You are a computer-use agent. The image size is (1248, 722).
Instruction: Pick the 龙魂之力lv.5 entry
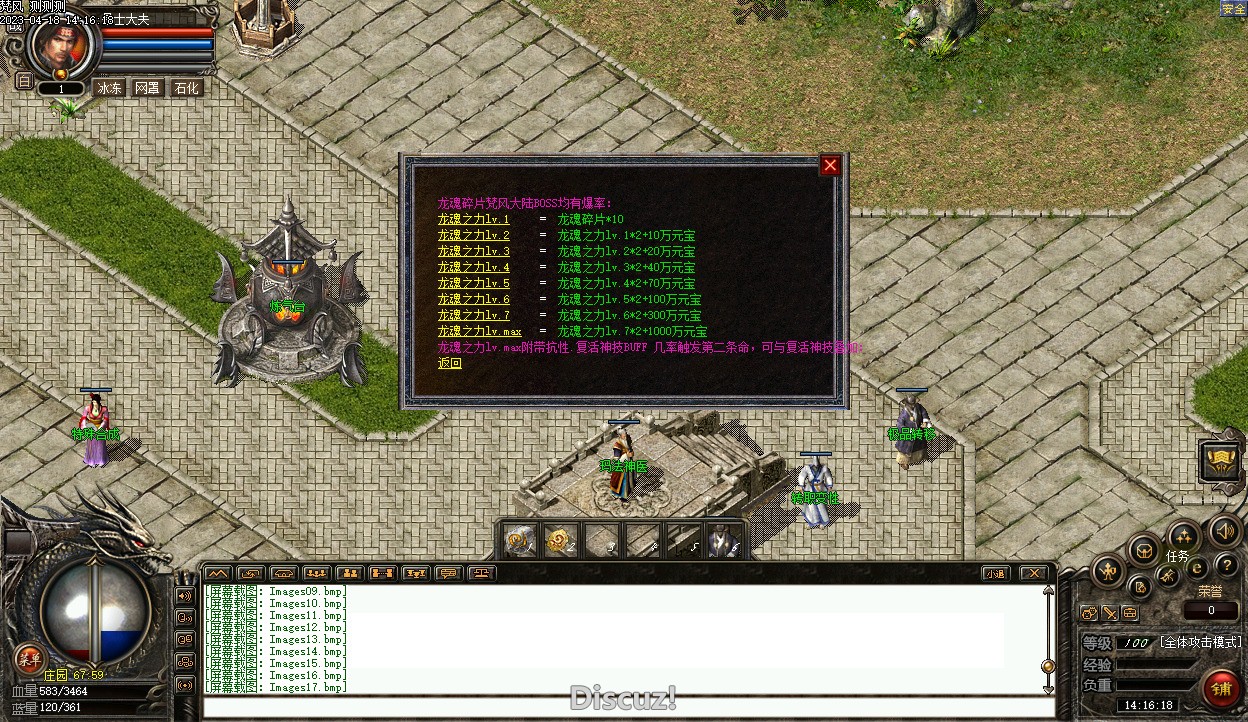pos(473,284)
